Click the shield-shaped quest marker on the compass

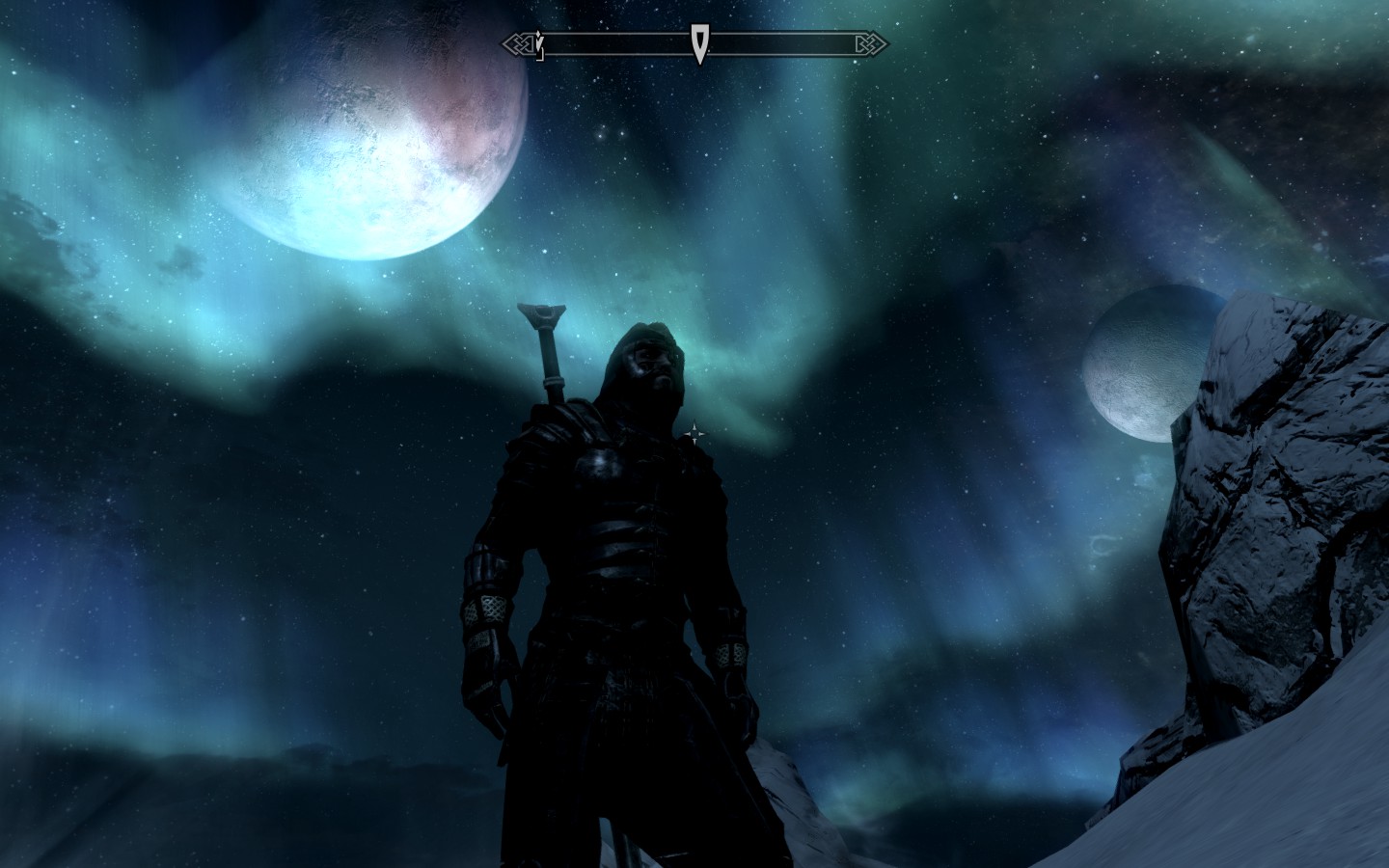coord(698,44)
